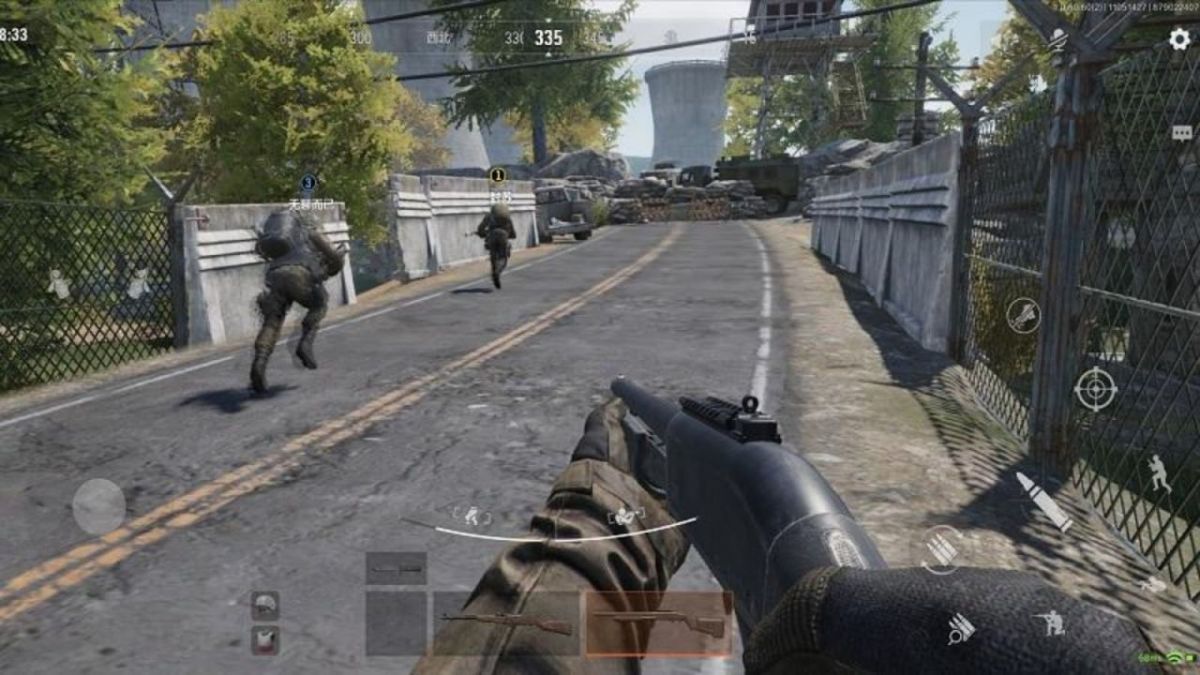
Task: Tap the skull icon near the settings gear
Action: click(x=1058, y=41)
